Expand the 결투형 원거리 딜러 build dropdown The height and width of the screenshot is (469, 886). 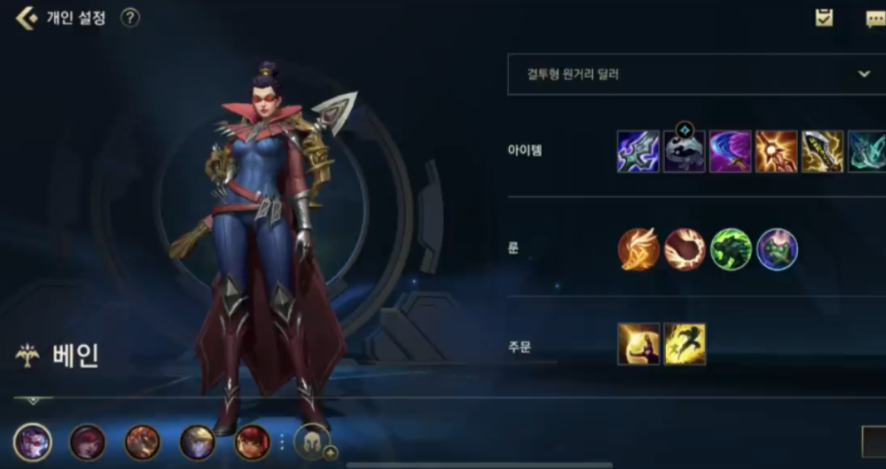pyautogui.click(x=864, y=74)
